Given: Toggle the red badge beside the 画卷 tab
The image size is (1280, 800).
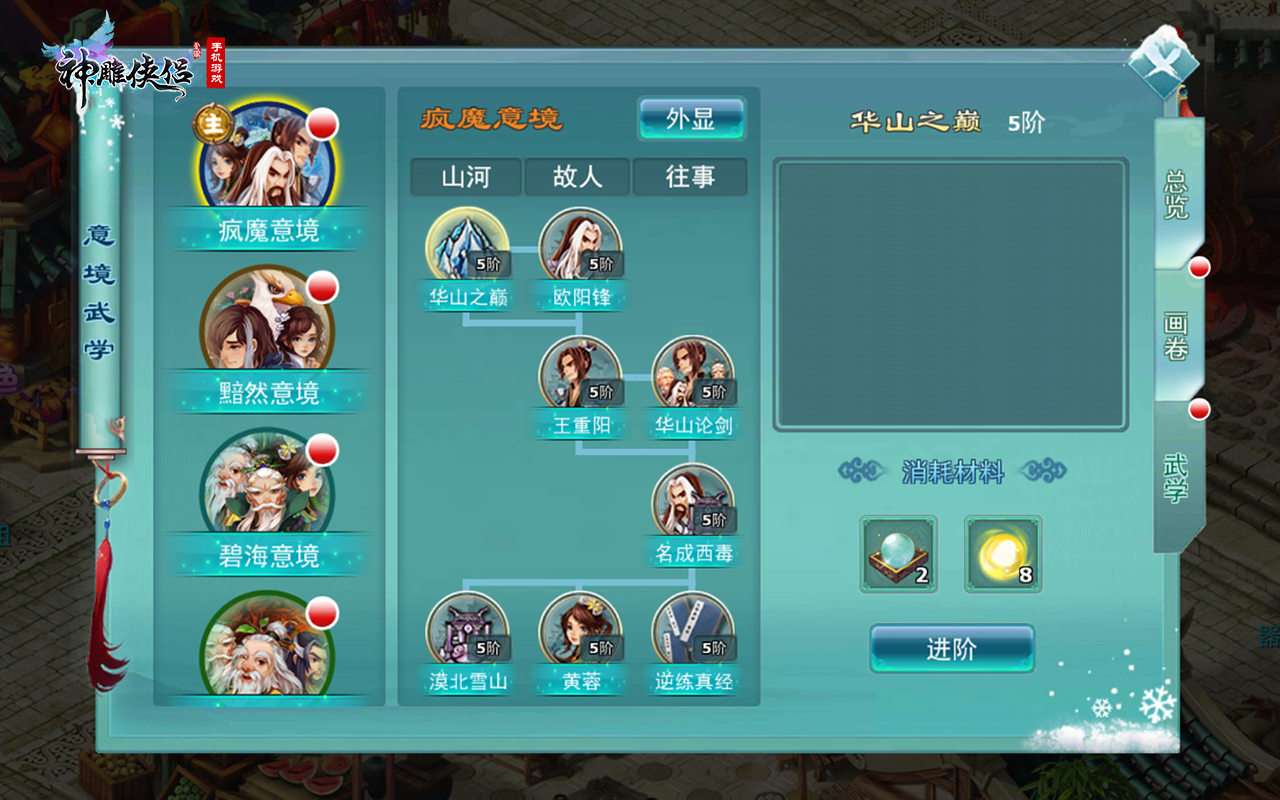Looking at the screenshot, I should pyautogui.click(x=1198, y=267).
